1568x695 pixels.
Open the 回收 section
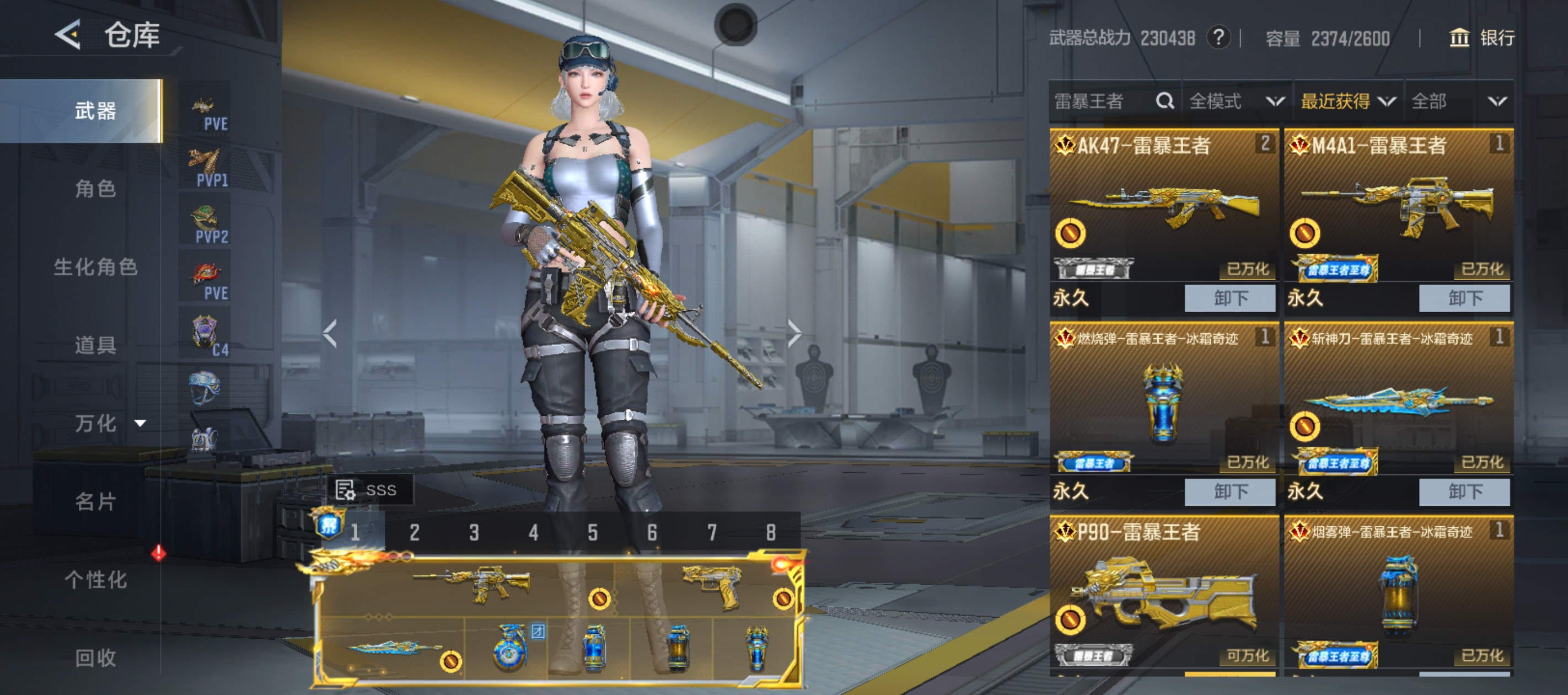tap(95, 657)
